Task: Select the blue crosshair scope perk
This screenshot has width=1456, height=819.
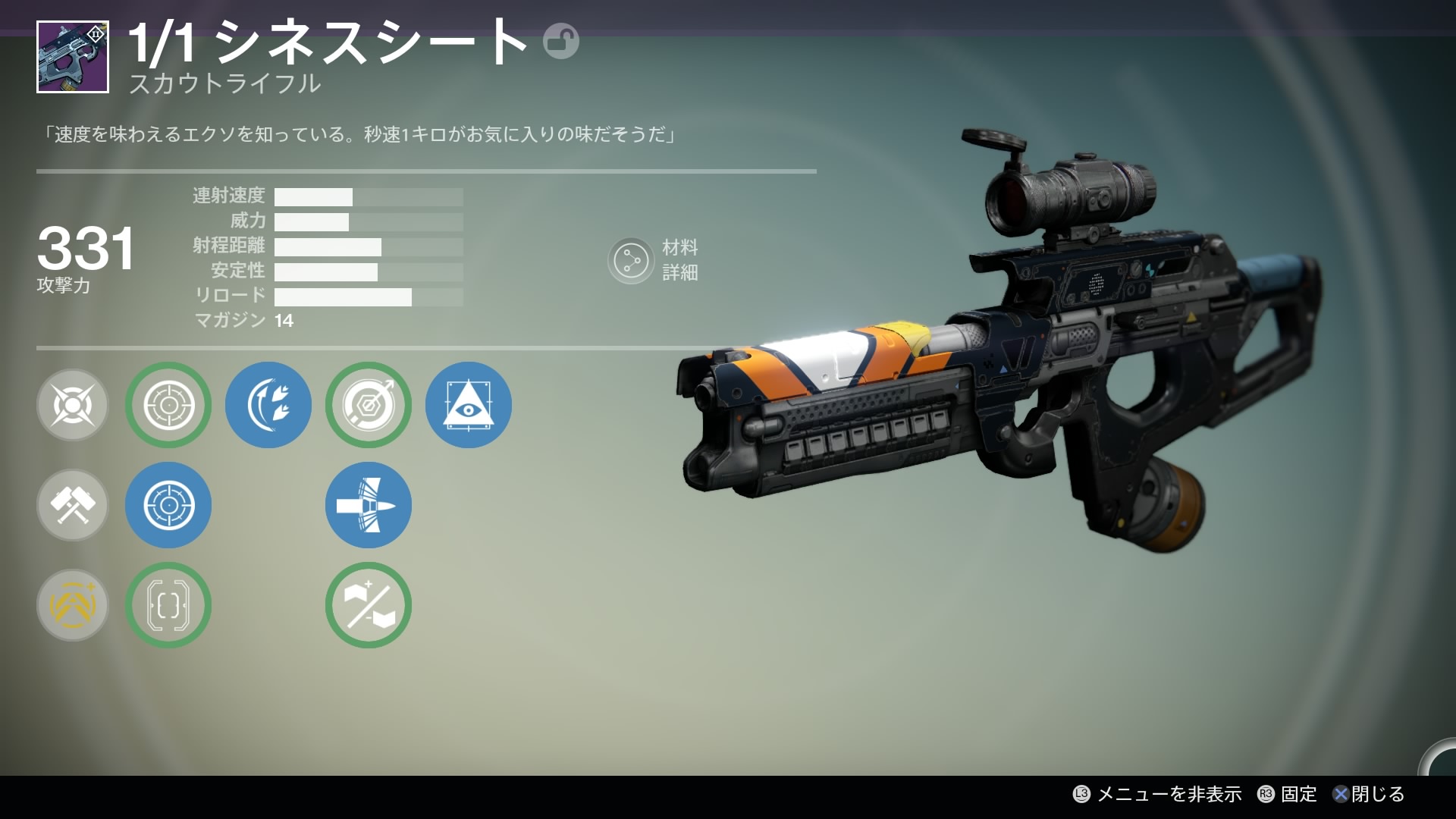Action: 168,505
